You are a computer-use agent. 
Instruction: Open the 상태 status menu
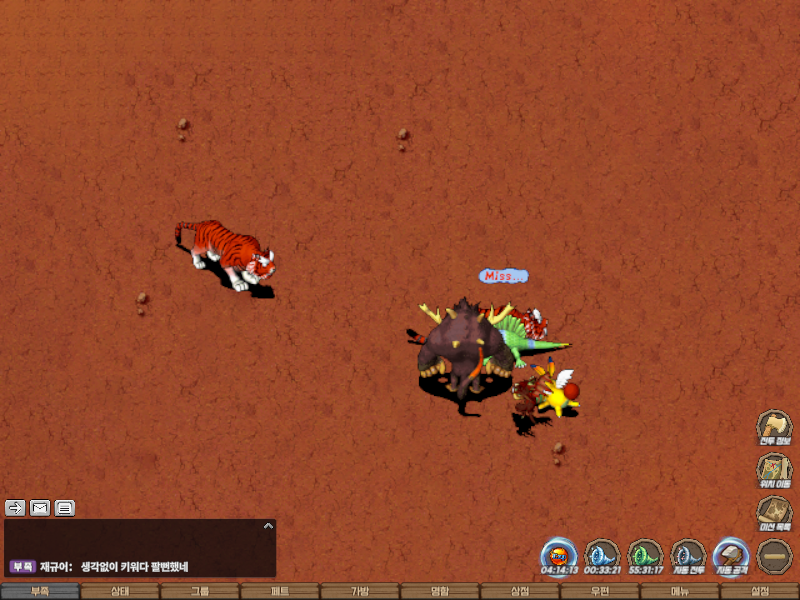tap(120, 591)
